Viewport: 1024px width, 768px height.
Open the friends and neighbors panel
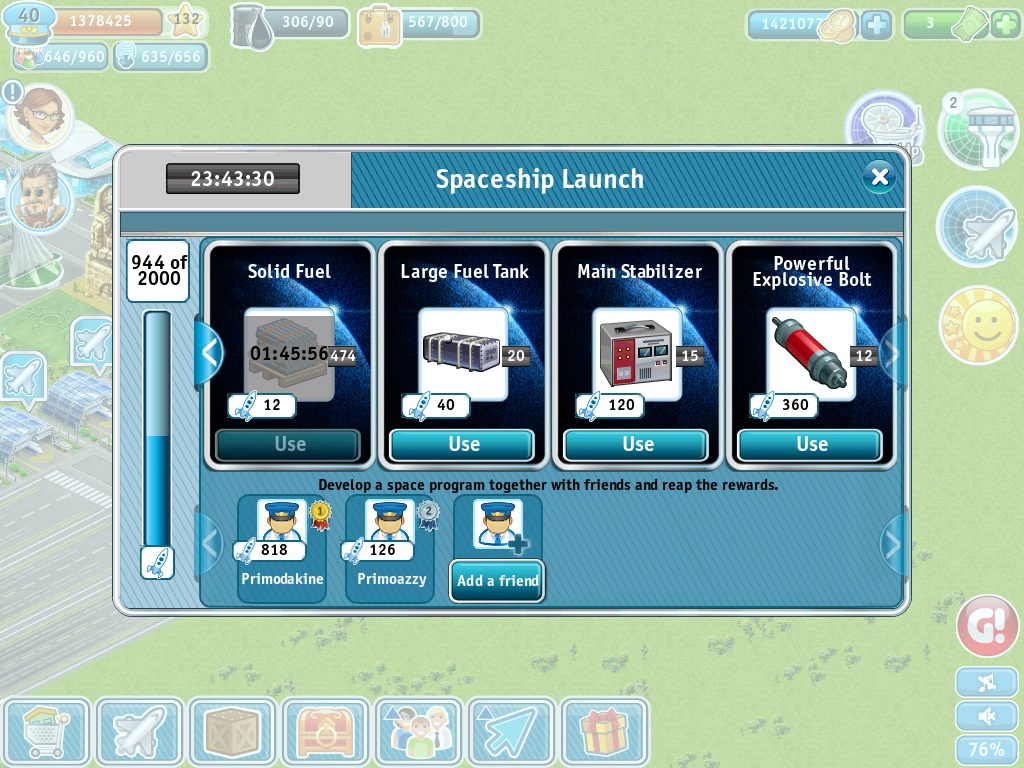point(418,732)
